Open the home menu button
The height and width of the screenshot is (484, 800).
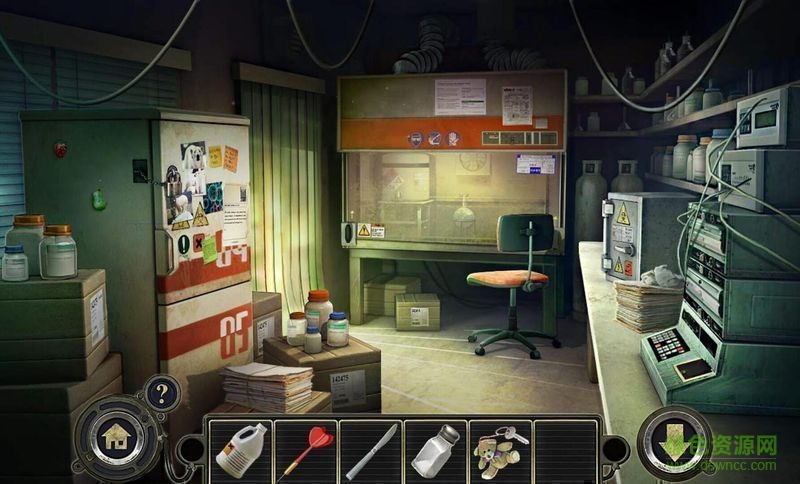pos(117,436)
